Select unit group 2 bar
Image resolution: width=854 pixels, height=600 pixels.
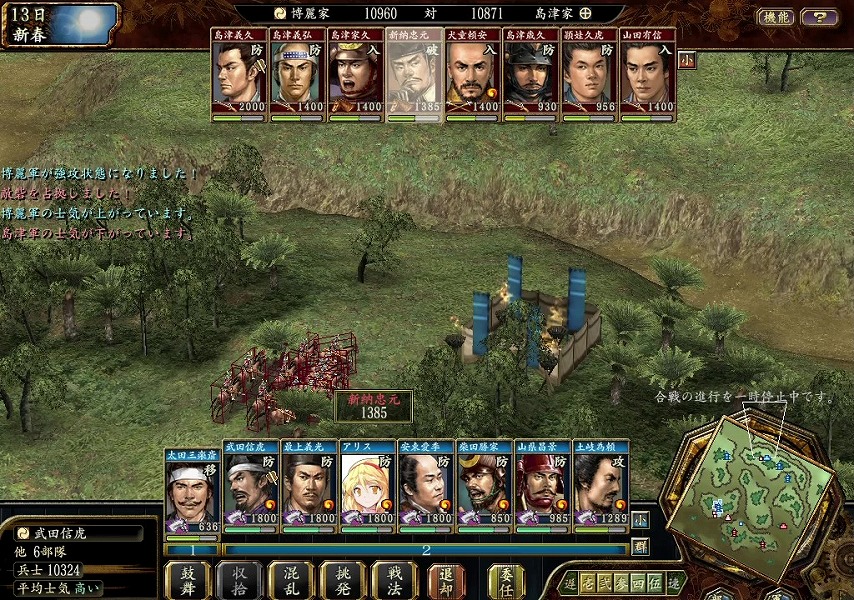tap(425, 550)
